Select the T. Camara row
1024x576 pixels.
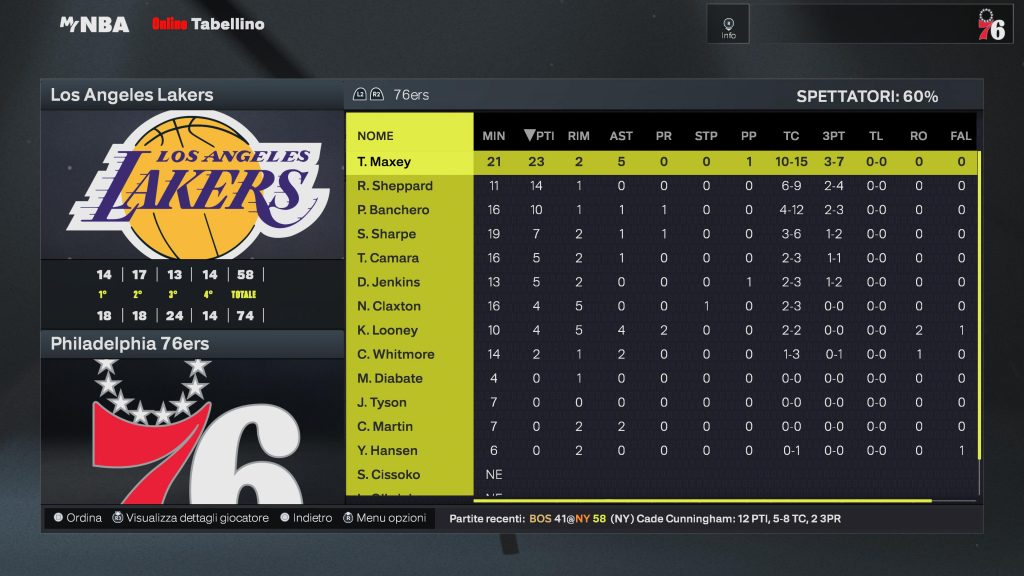pyautogui.click(x=388, y=258)
